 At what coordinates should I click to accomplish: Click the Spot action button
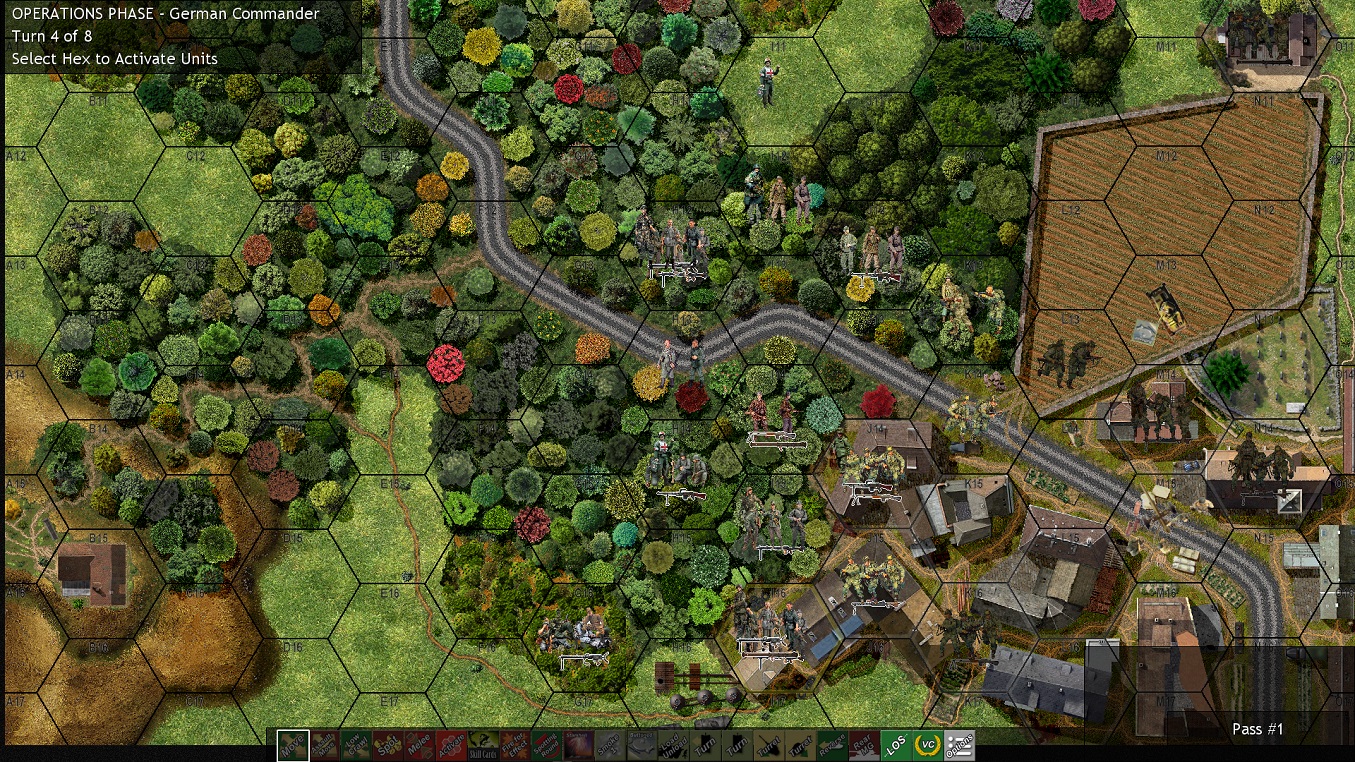(388, 745)
